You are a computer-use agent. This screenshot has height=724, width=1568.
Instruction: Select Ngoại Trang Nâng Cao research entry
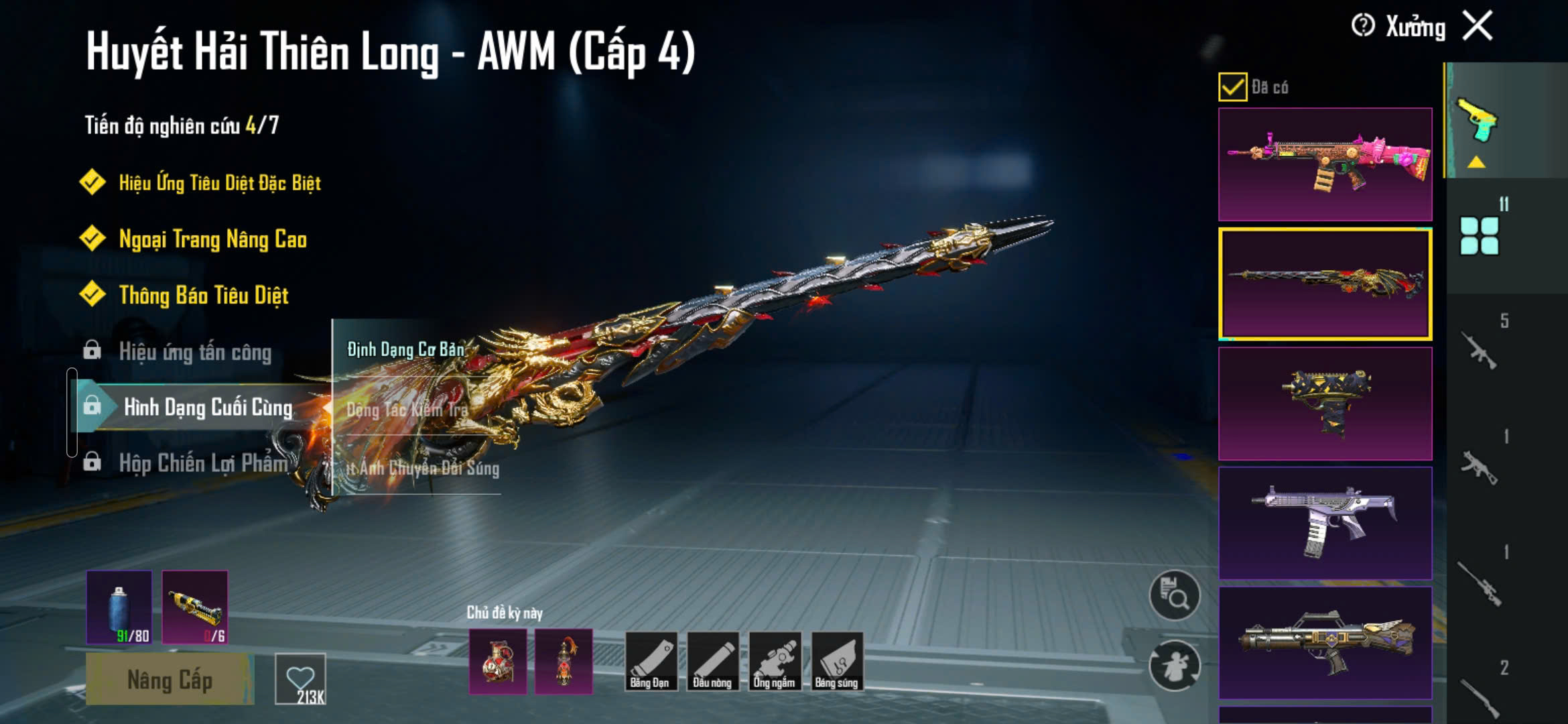click(x=212, y=239)
